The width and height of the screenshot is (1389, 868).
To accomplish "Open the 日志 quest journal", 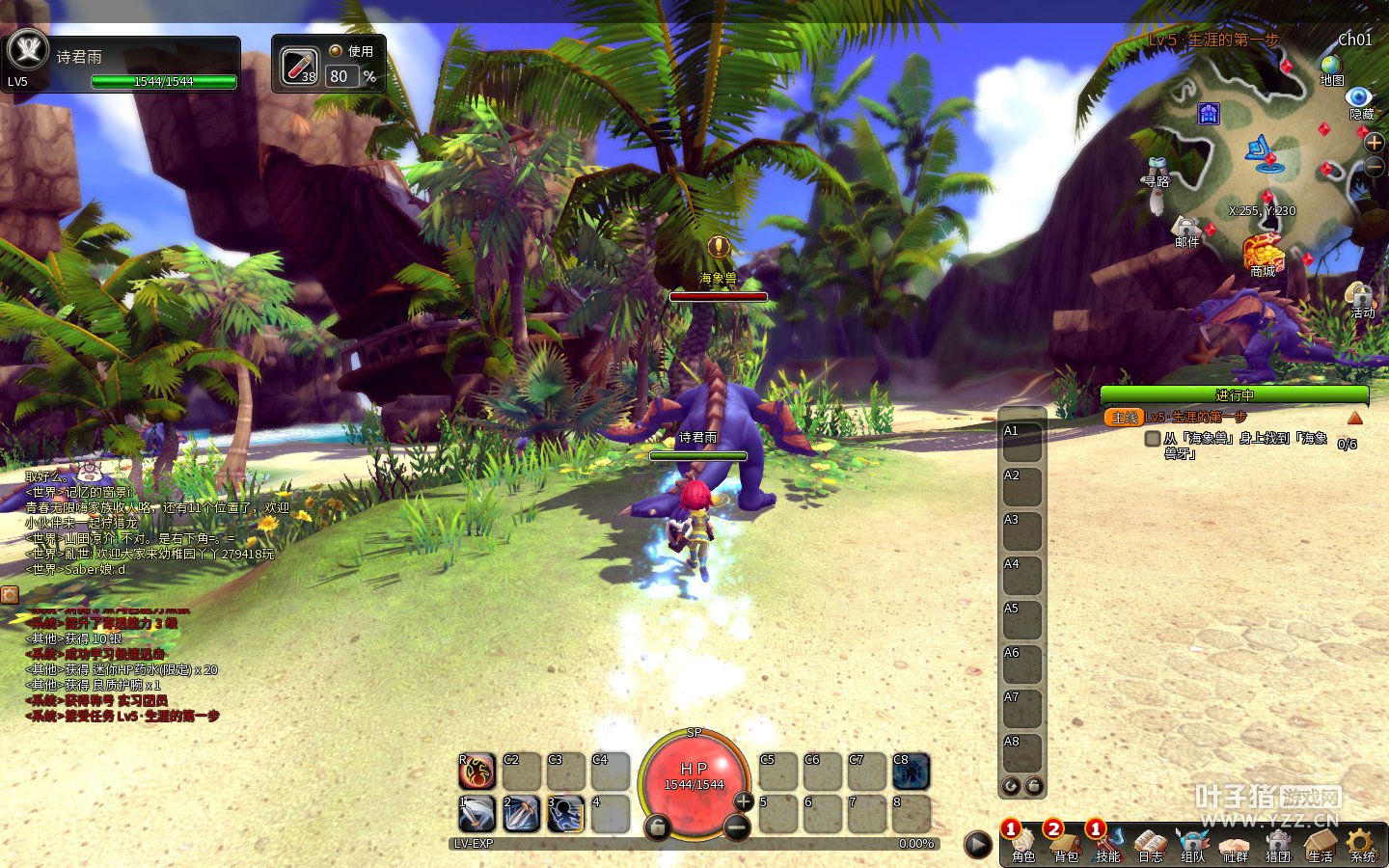I will tap(1151, 843).
